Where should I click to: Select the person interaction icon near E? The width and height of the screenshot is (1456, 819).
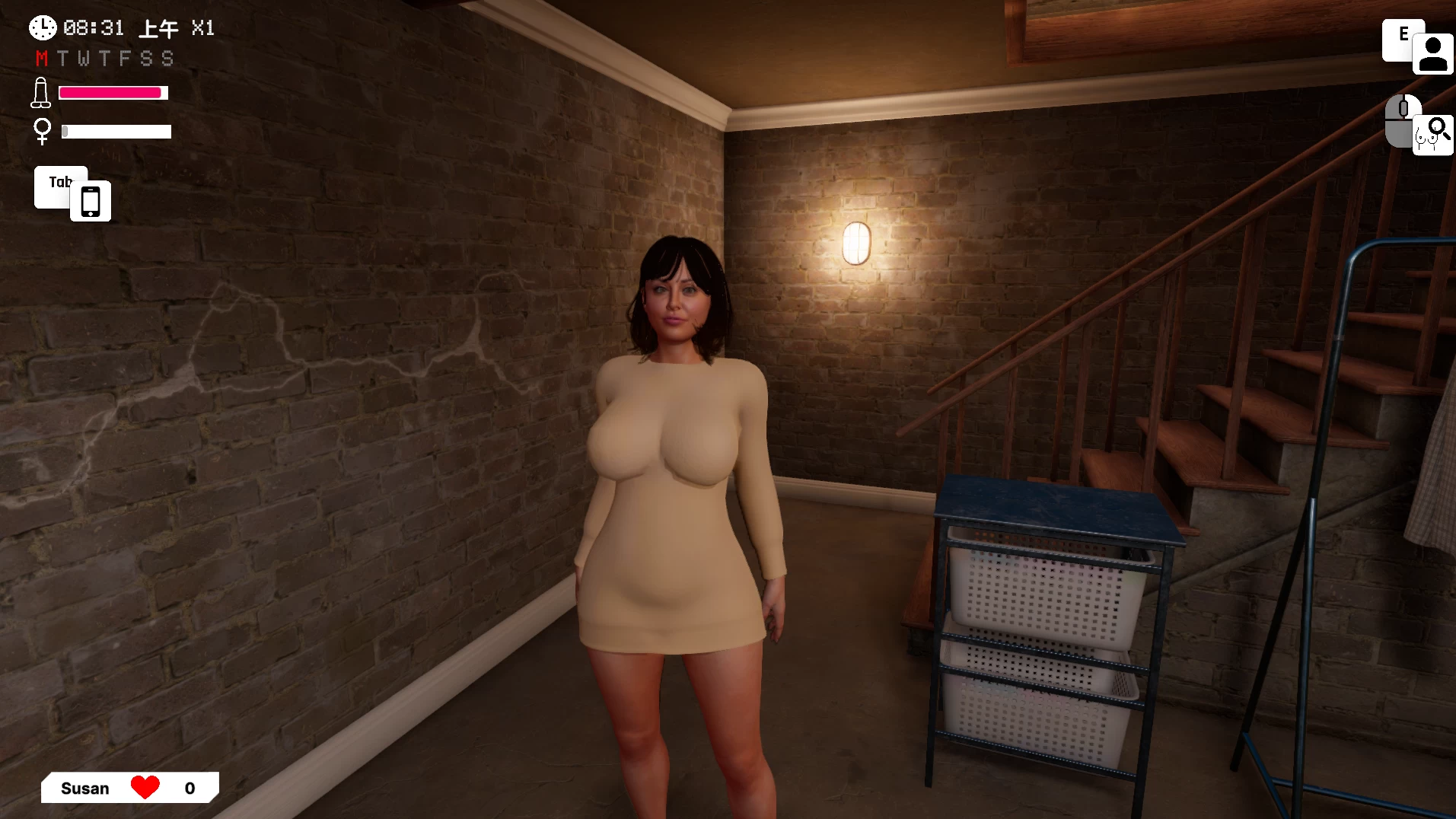tap(1432, 53)
